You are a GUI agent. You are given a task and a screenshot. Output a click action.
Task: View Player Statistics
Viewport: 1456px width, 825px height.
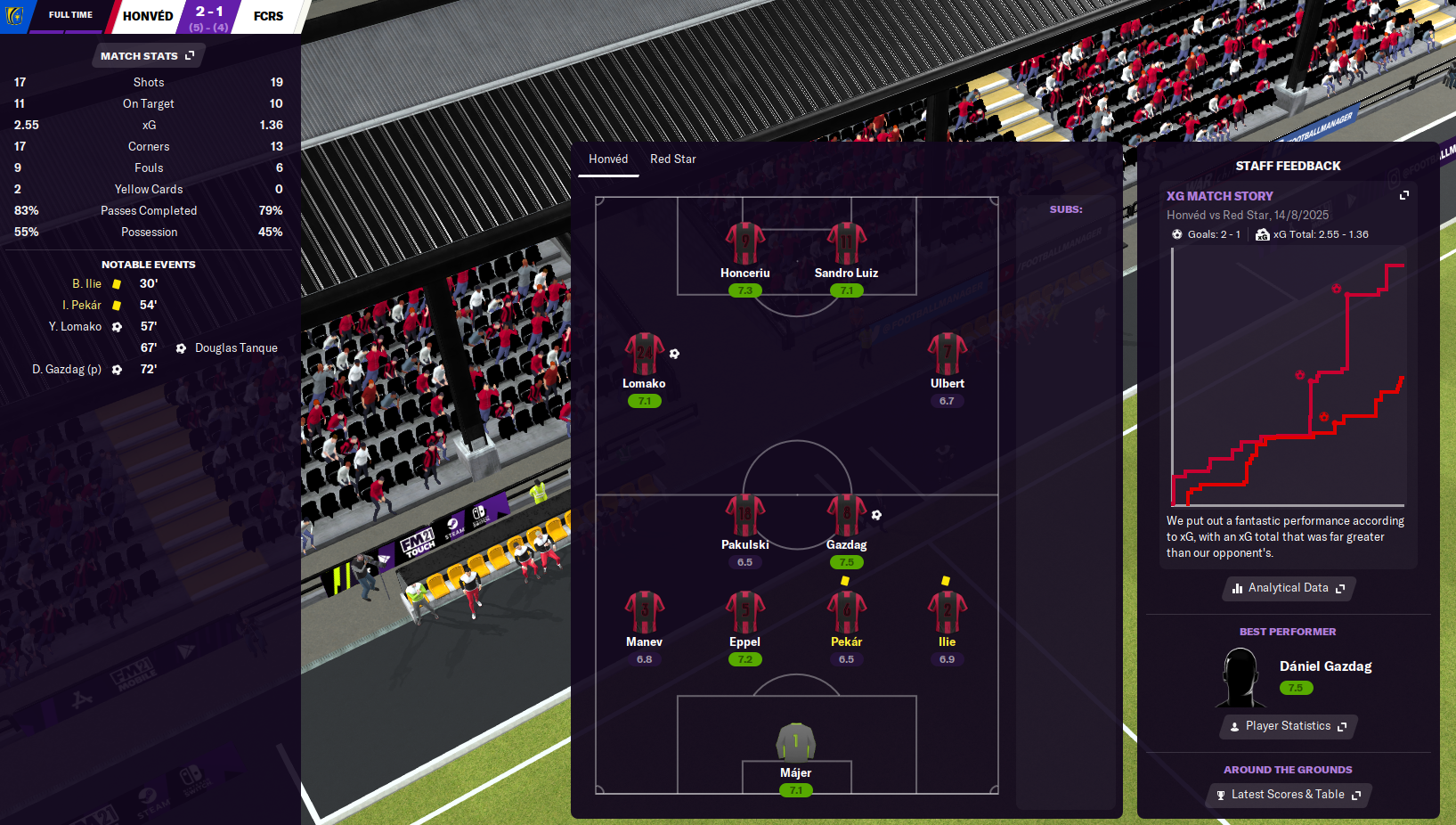[1288, 726]
